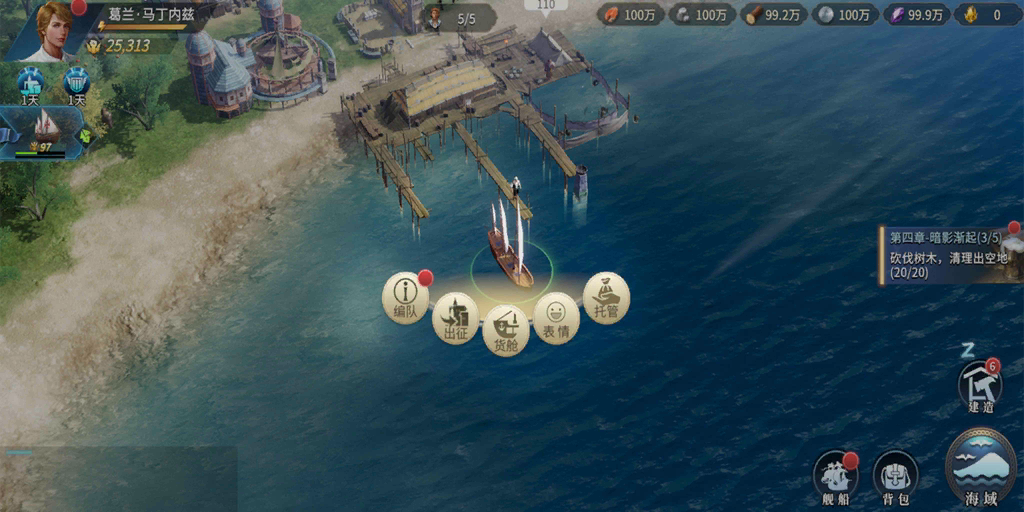This screenshot has height=512, width=1024.
Task: Activate the 托管 auto-manage button
Action: [606, 296]
